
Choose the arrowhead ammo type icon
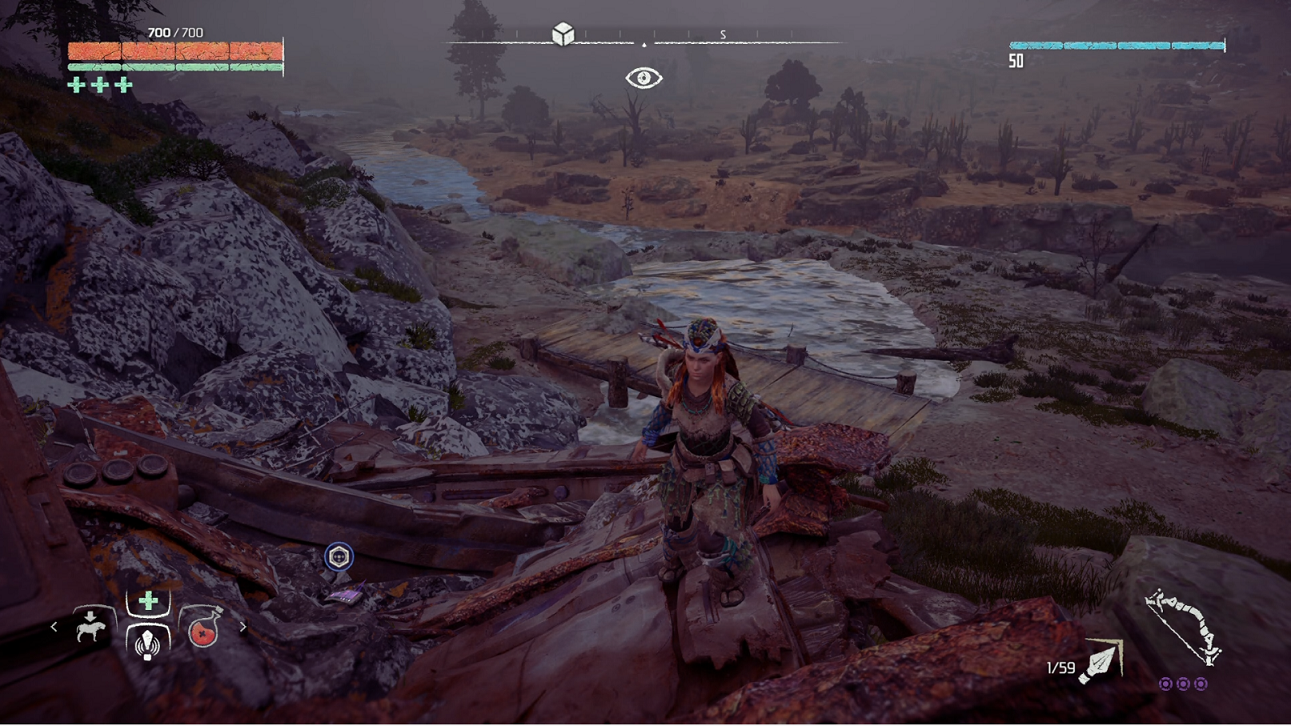pos(1101,662)
